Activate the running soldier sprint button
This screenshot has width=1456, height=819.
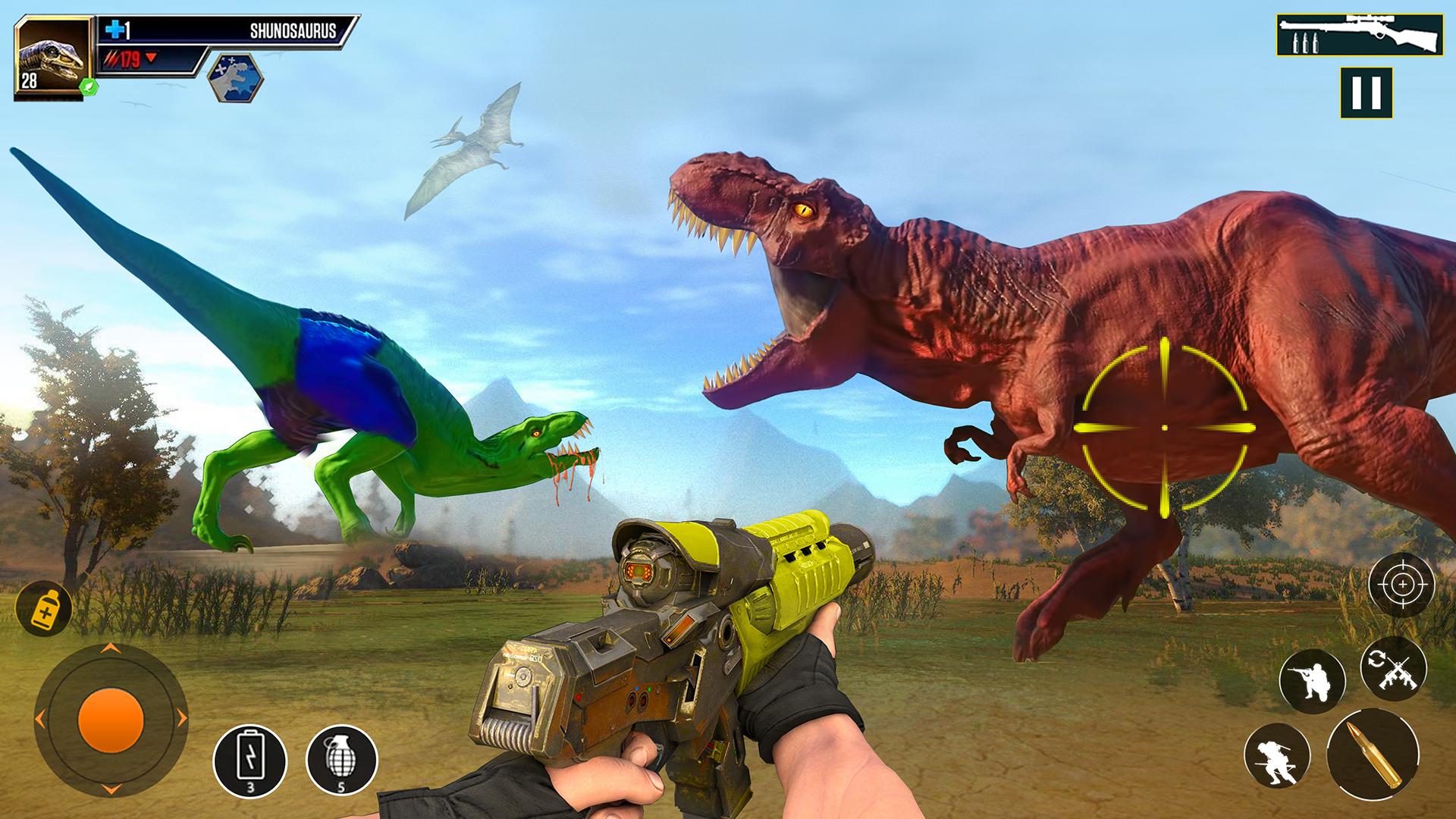[1278, 759]
